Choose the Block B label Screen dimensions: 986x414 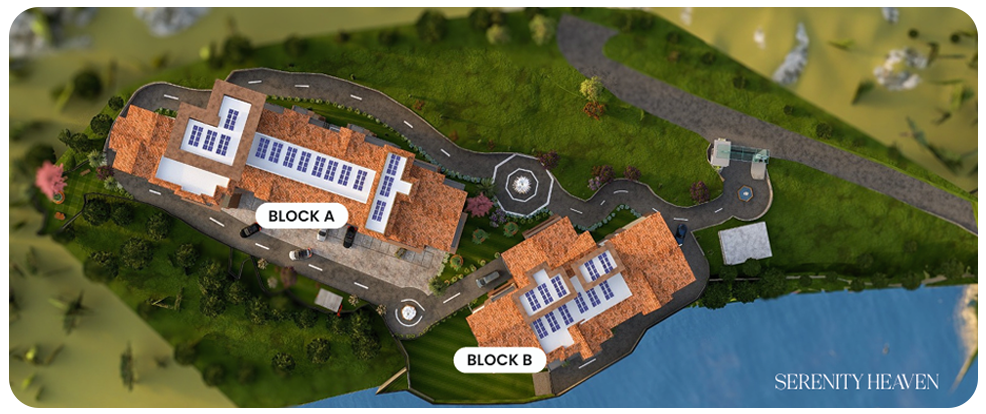(500, 360)
